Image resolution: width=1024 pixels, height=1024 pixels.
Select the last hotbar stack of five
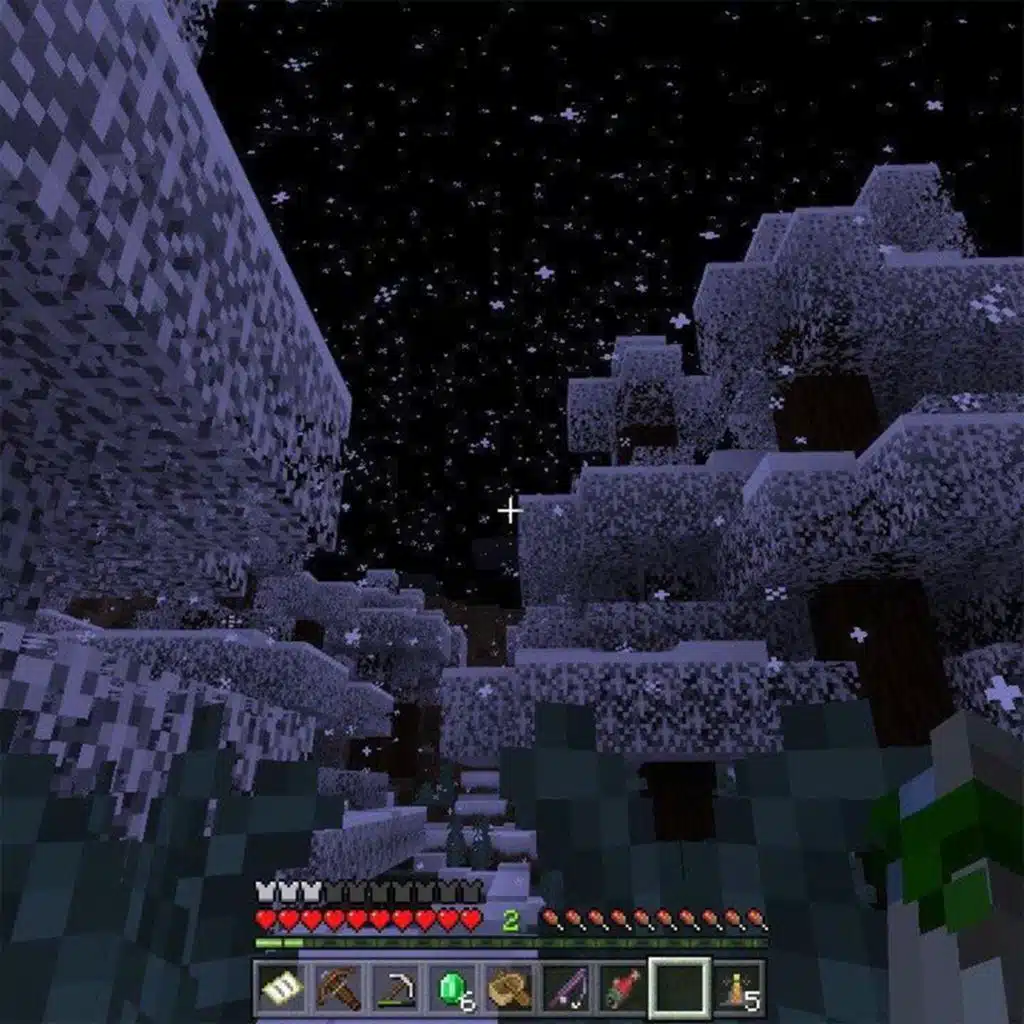(740, 988)
